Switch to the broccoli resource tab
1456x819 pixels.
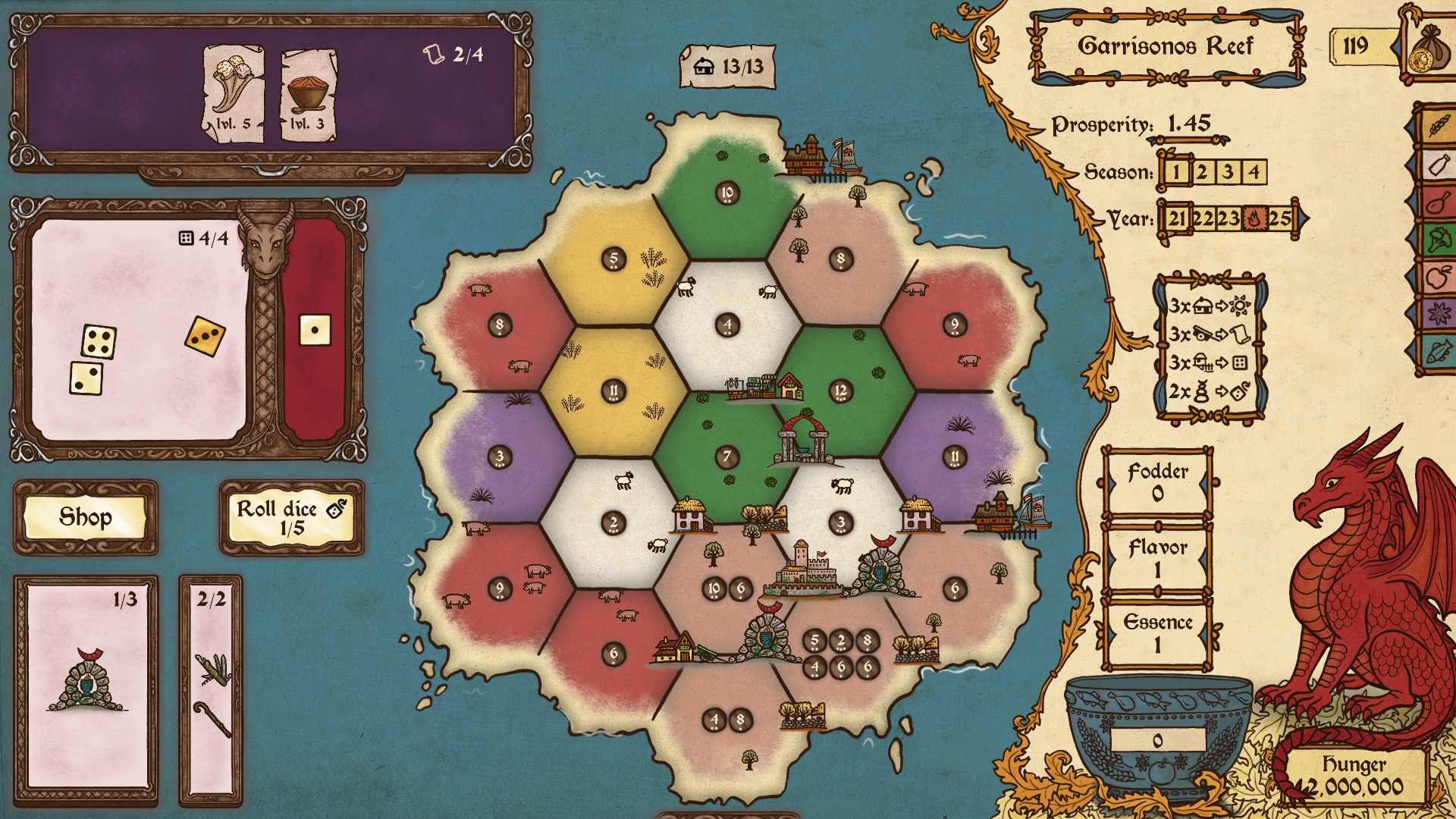coord(1438,241)
